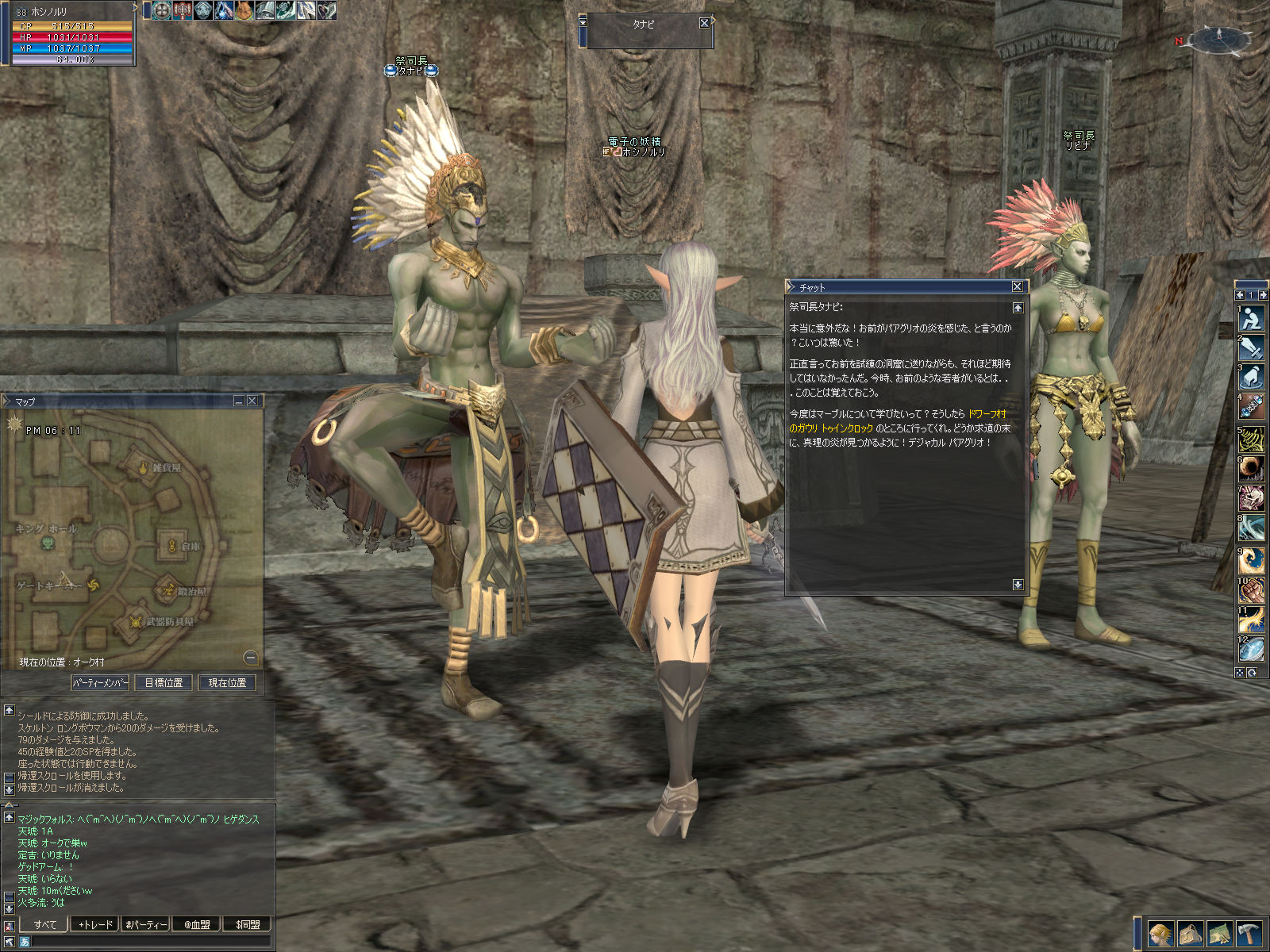The image size is (1270, 952).
Task: Switch chat to the すべて tab
Action: [x=44, y=924]
